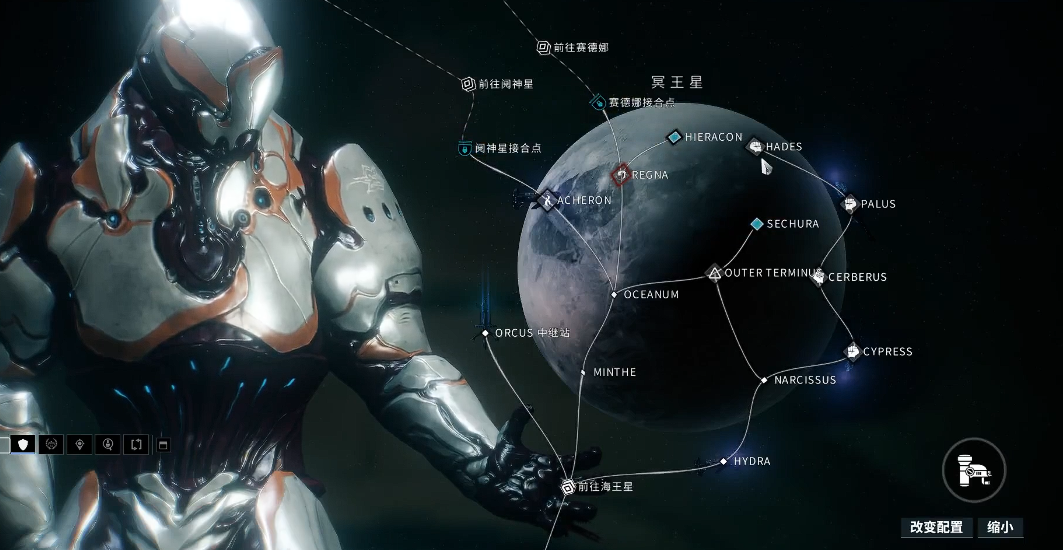The image size is (1063, 550).
Task: Zoom out with the 缩小 button
Action: [x=1000, y=527]
